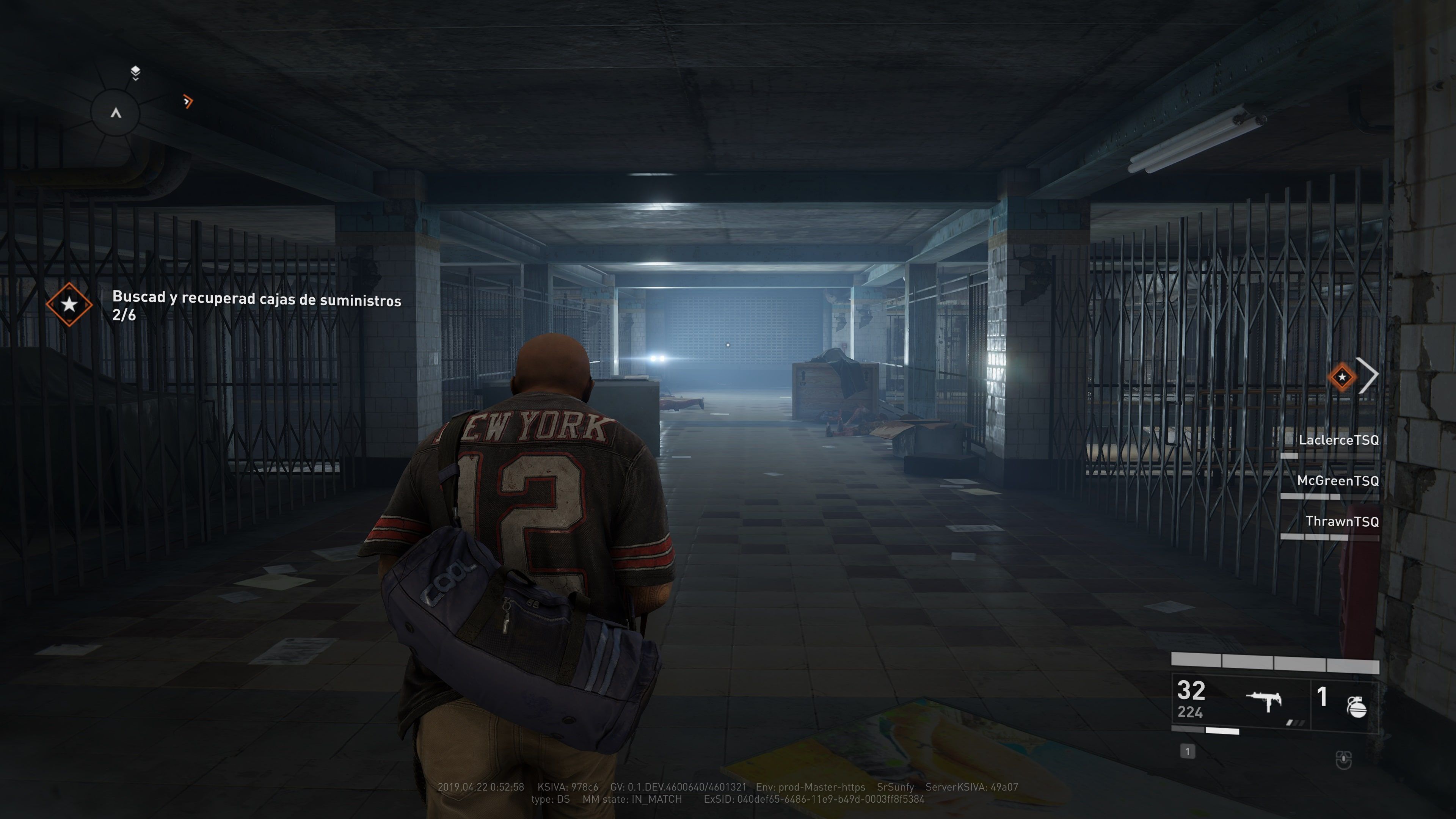Select the supply crates objective star icon
Screen dimensions: 1456x819
[69, 304]
